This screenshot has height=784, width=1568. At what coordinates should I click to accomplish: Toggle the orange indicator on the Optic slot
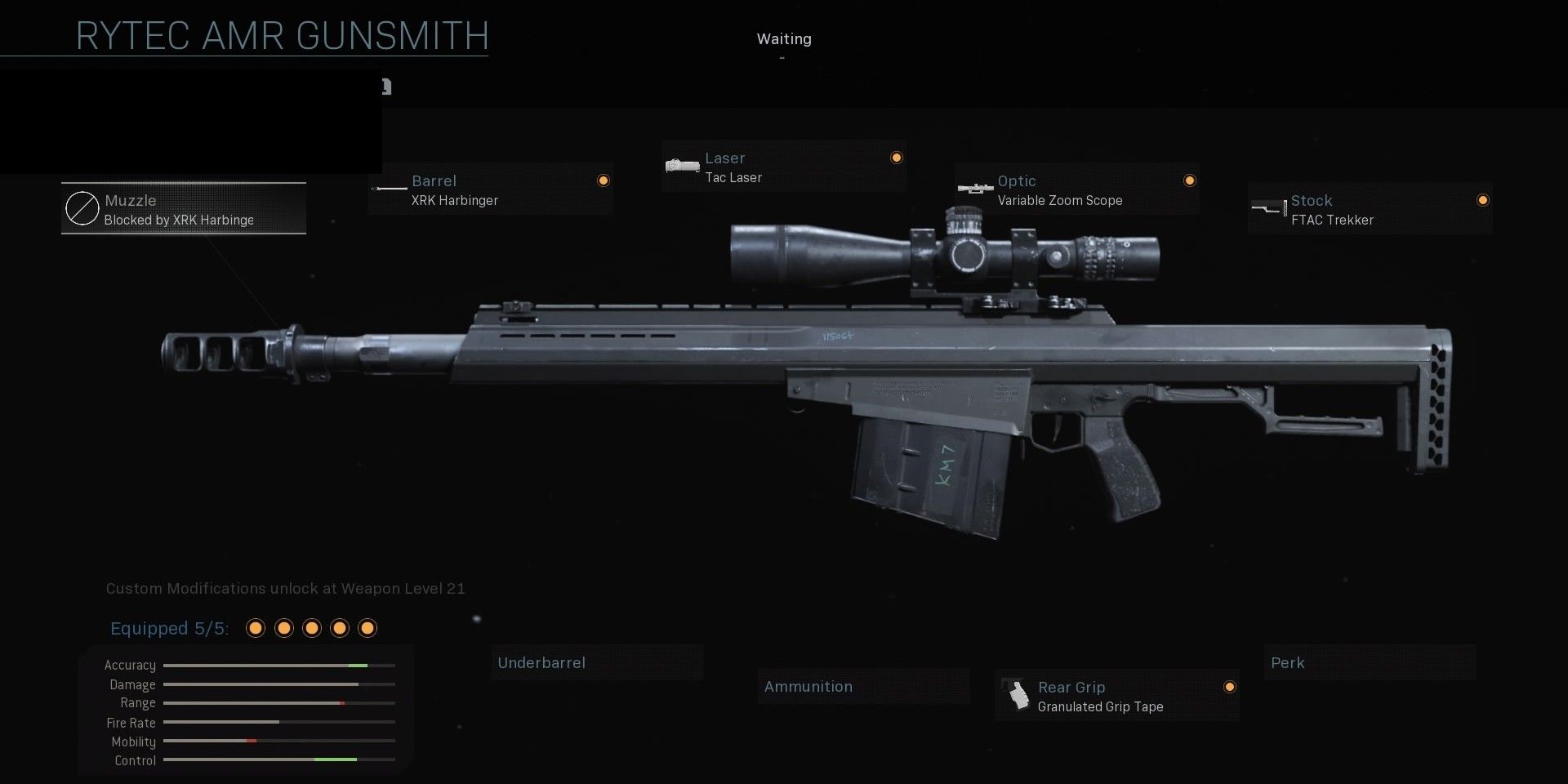[1190, 180]
